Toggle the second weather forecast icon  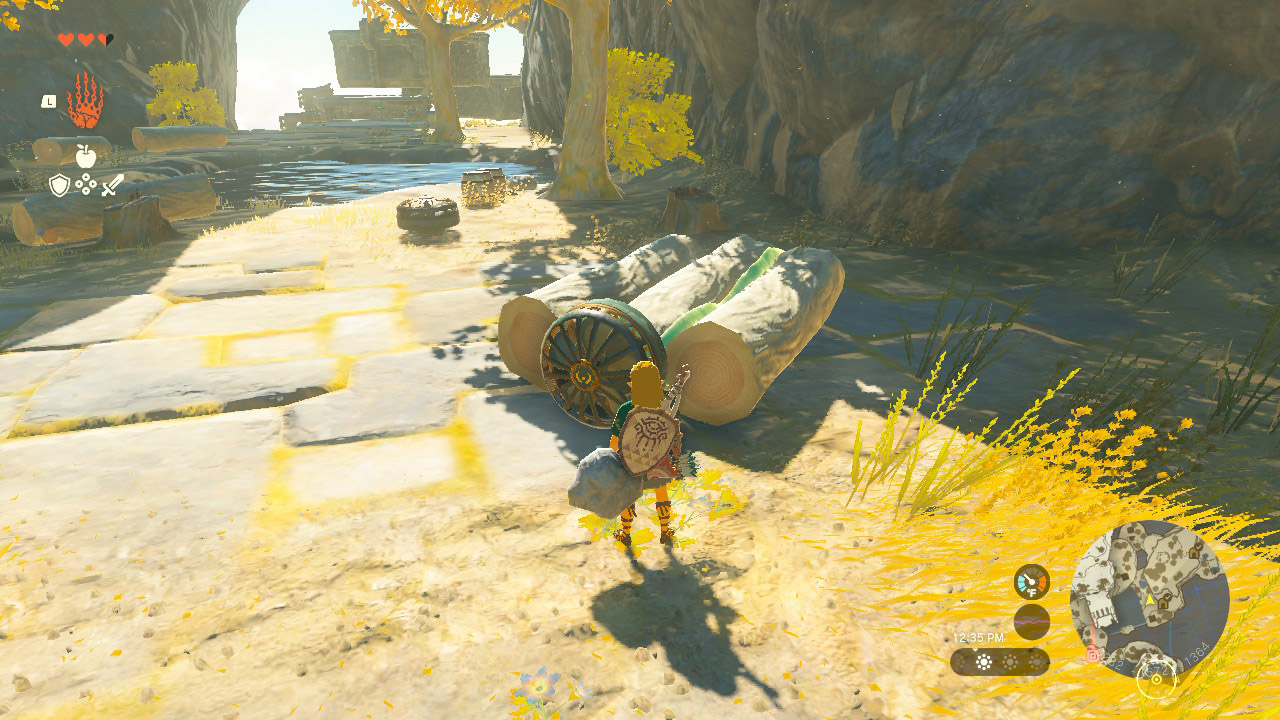point(1010,661)
